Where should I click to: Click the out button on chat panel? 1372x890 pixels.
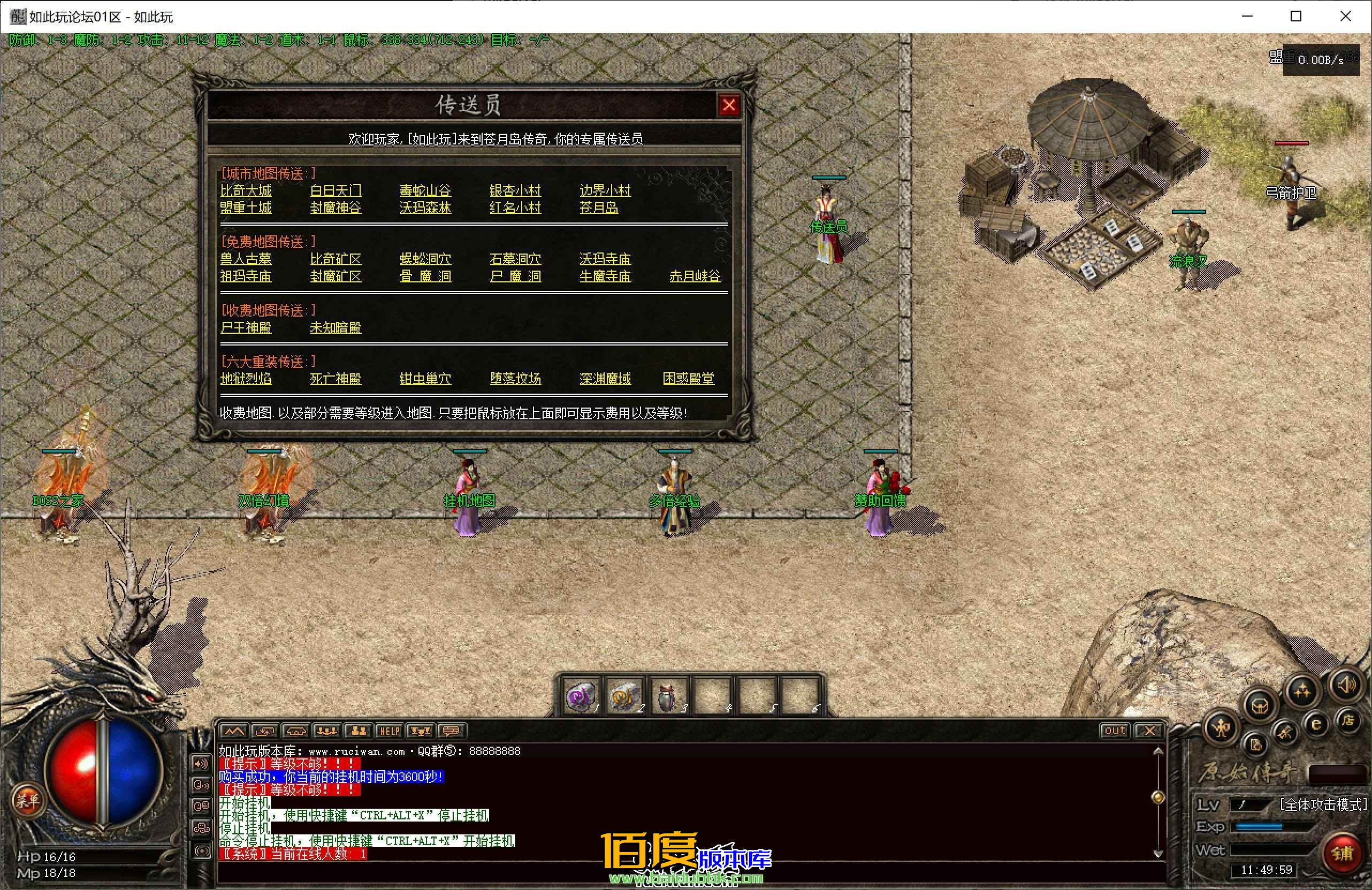[x=1114, y=731]
